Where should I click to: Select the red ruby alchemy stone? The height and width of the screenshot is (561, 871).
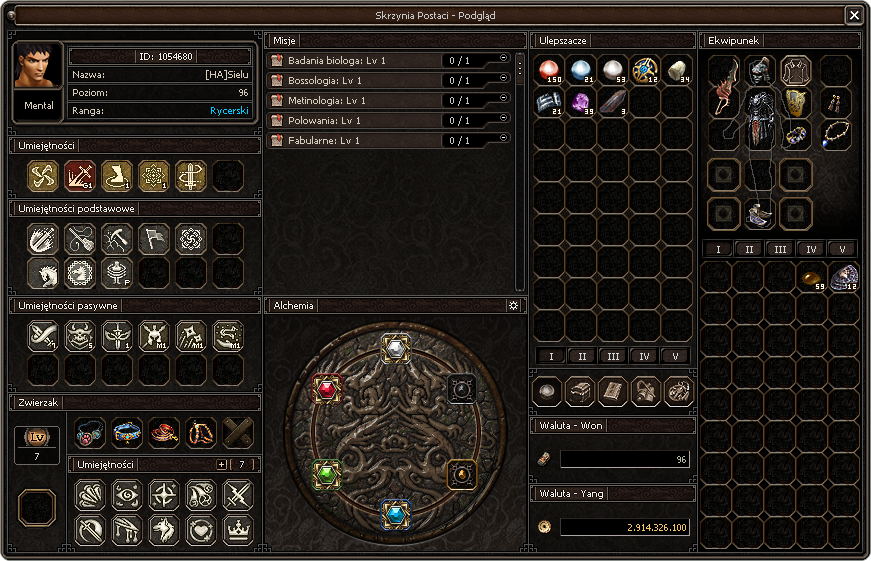tap(328, 388)
